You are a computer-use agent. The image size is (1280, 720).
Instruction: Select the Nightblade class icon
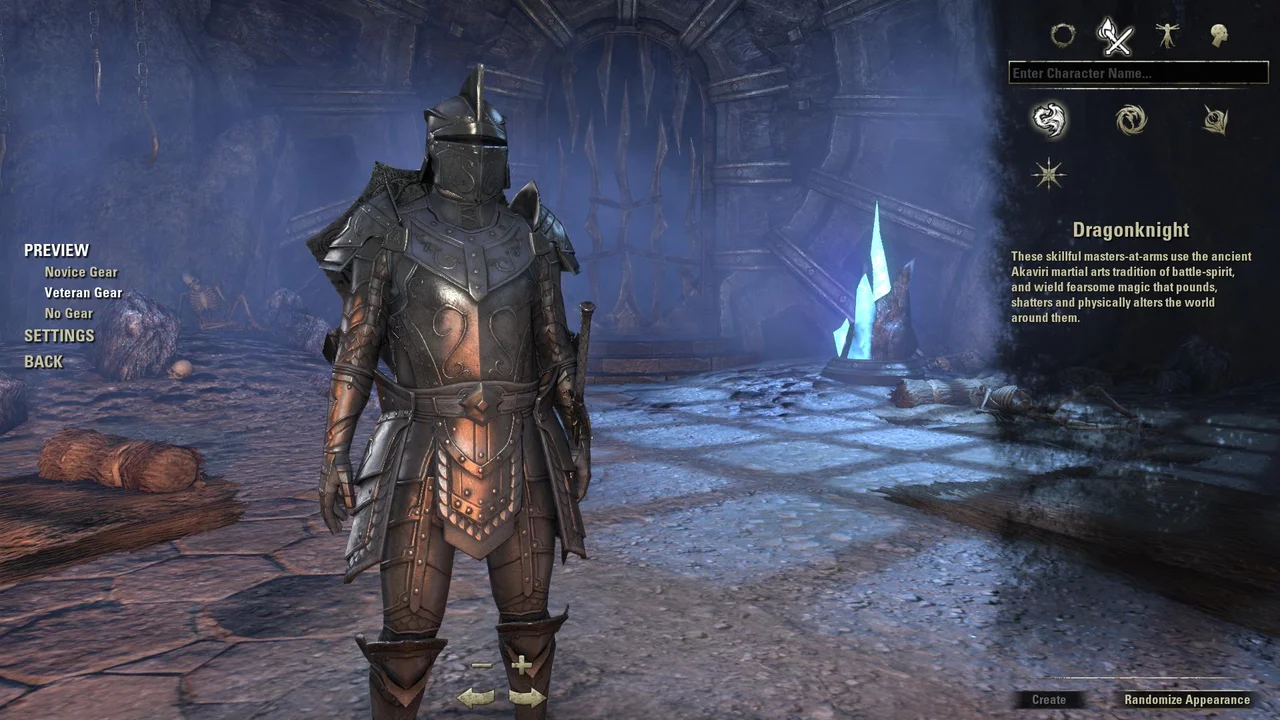coord(1214,119)
